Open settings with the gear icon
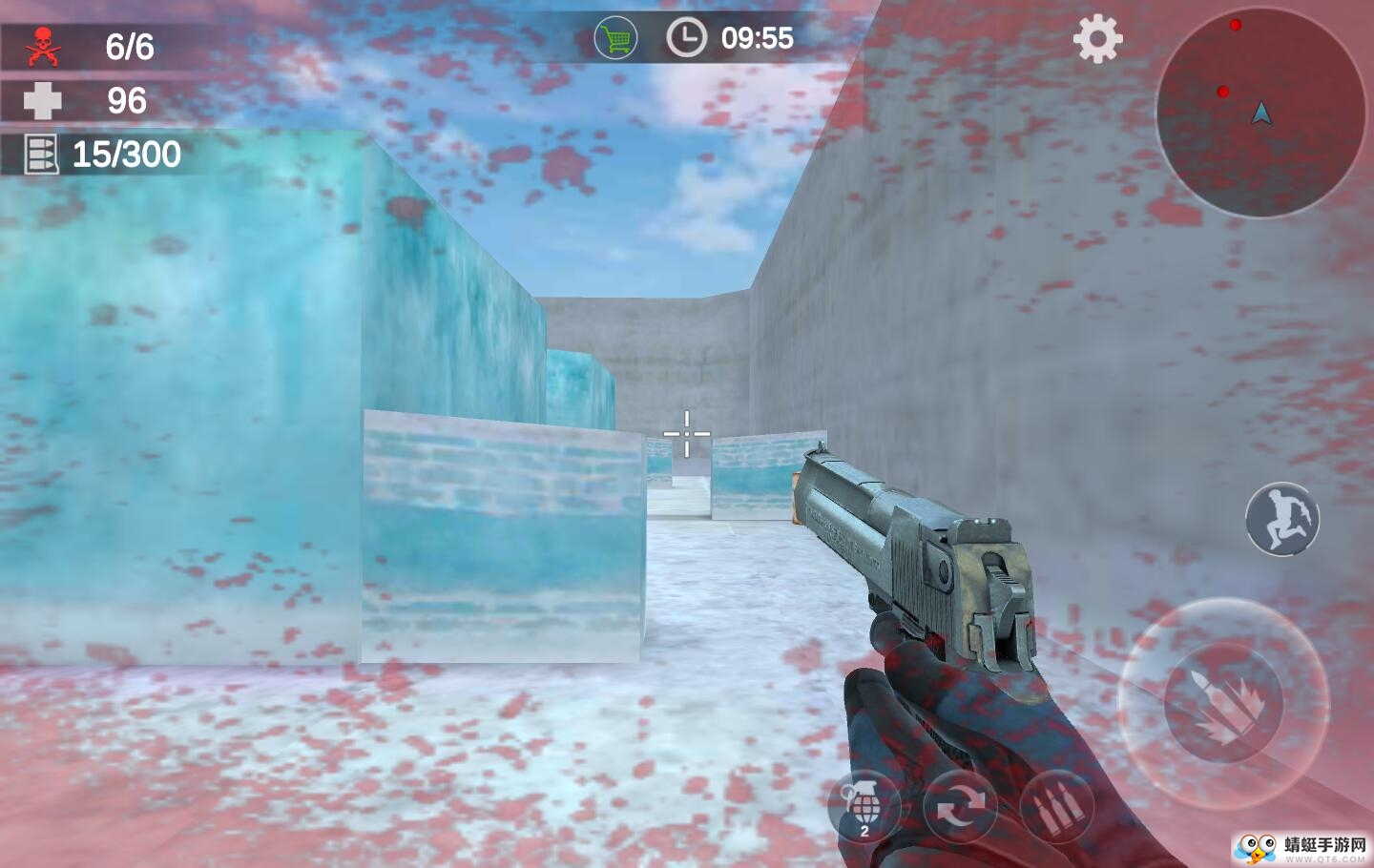 (x=1097, y=39)
